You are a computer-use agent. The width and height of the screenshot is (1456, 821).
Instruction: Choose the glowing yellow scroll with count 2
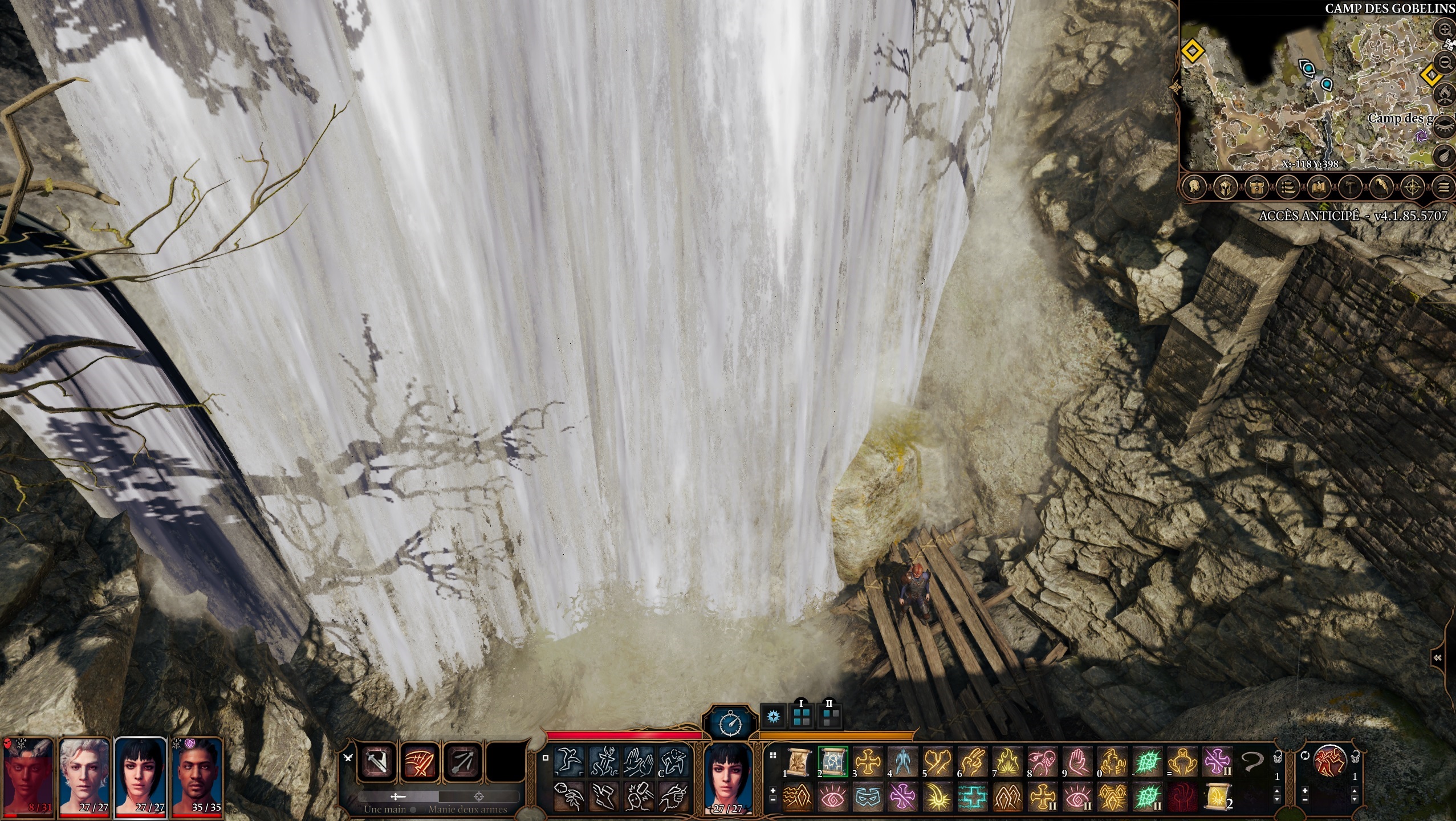1215,796
